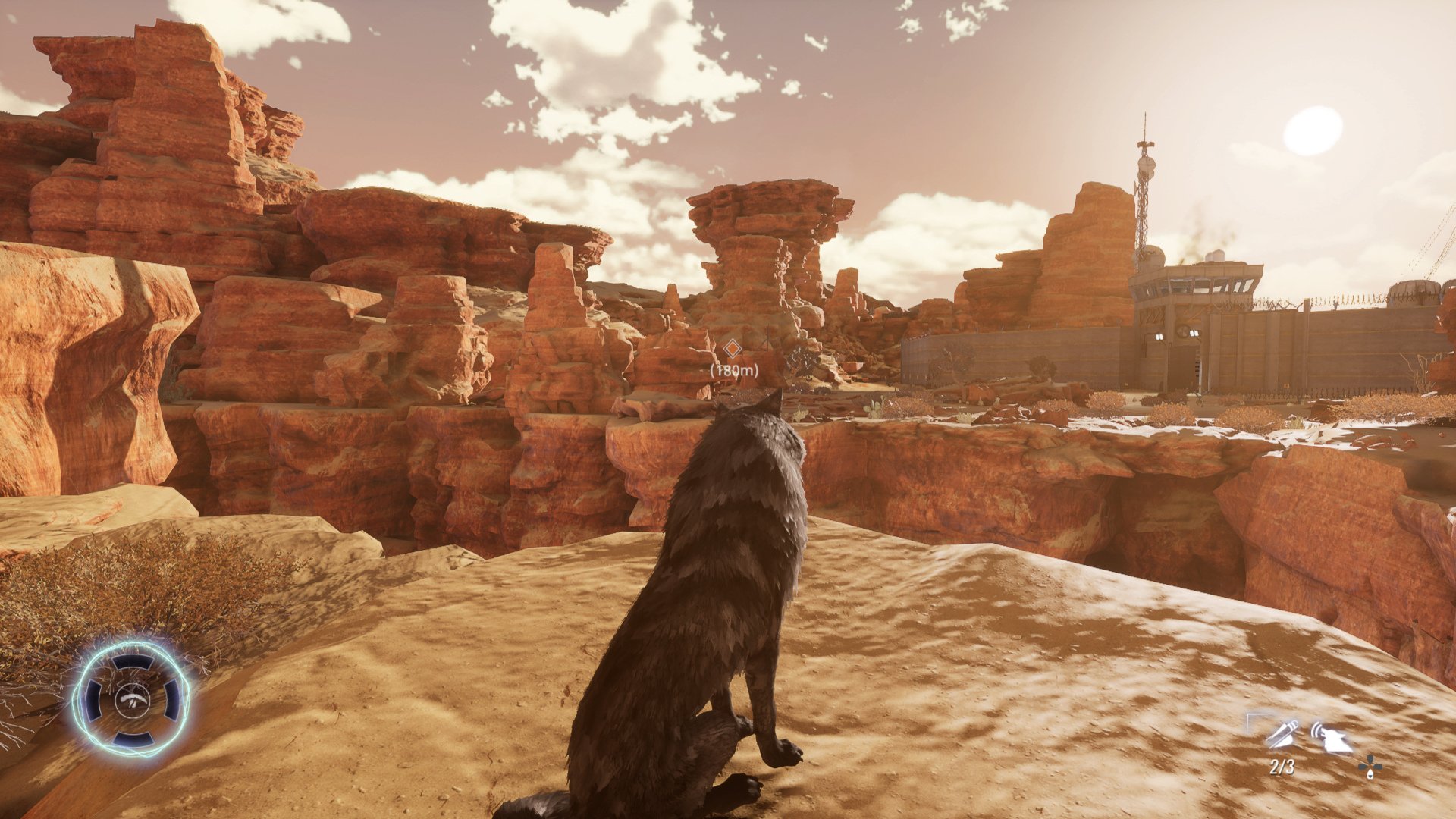The height and width of the screenshot is (819, 1456).
Task: Select the d-pad prompt icon
Action: click(x=1369, y=767)
